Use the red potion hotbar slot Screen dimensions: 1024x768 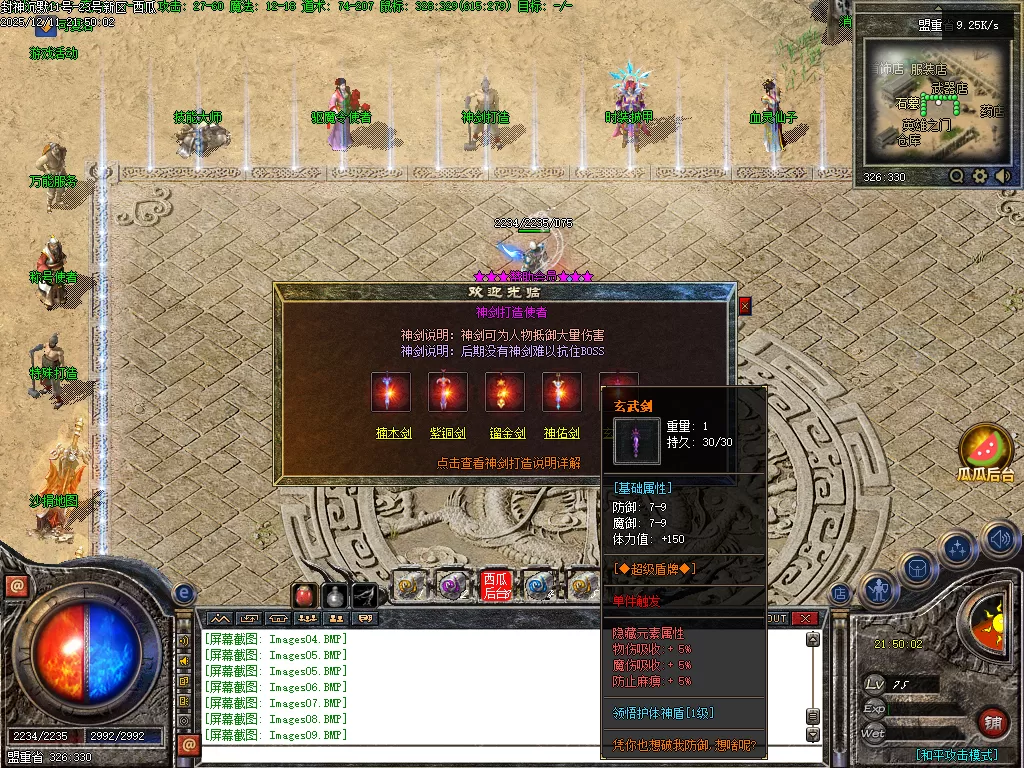[304, 596]
